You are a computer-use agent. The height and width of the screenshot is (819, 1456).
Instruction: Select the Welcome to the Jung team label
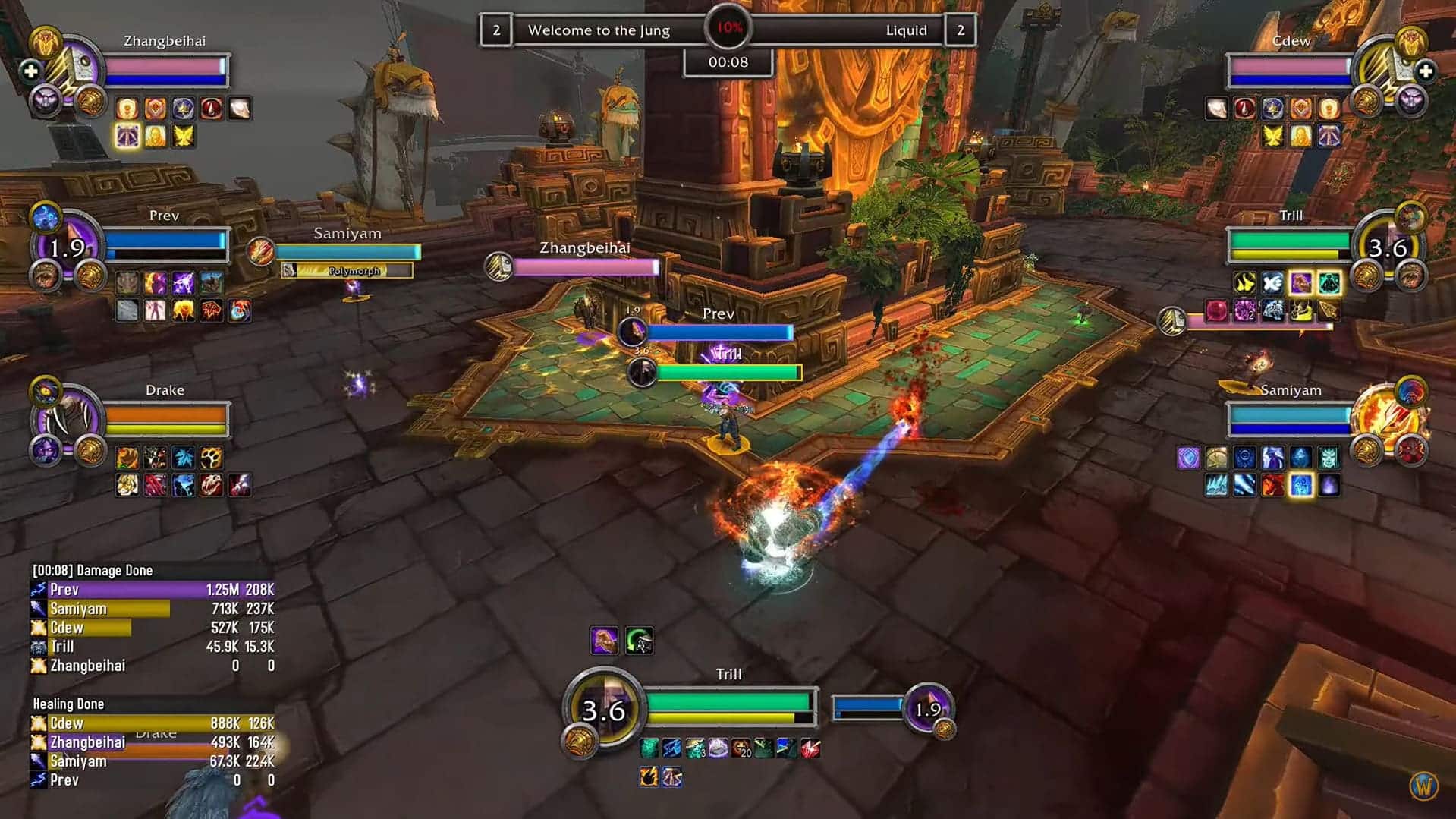click(599, 30)
